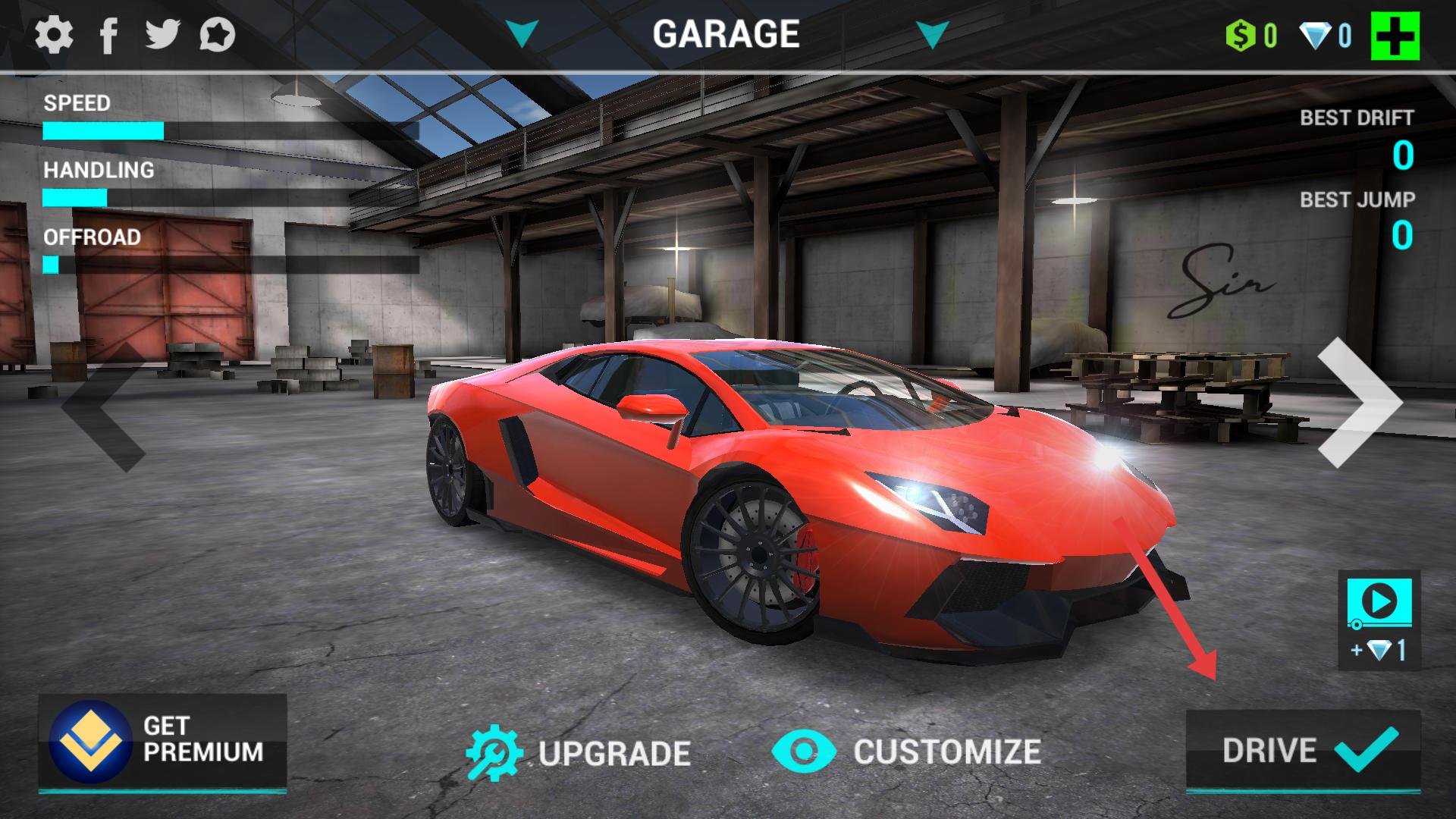
Task: Show the next car with right arrow
Action: 1360,403
